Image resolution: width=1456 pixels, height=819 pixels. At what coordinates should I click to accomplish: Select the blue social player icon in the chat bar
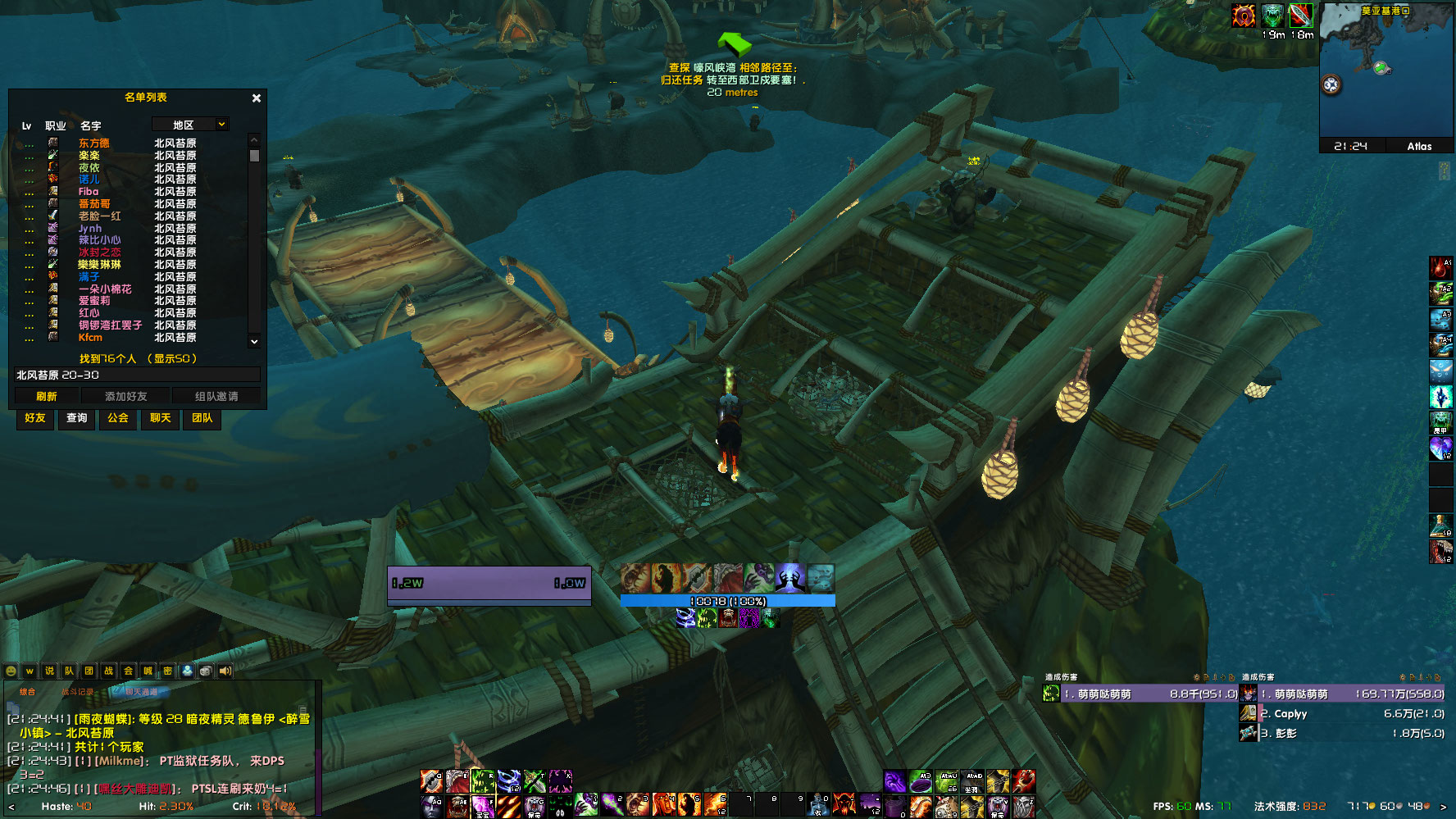tap(188, 671)
